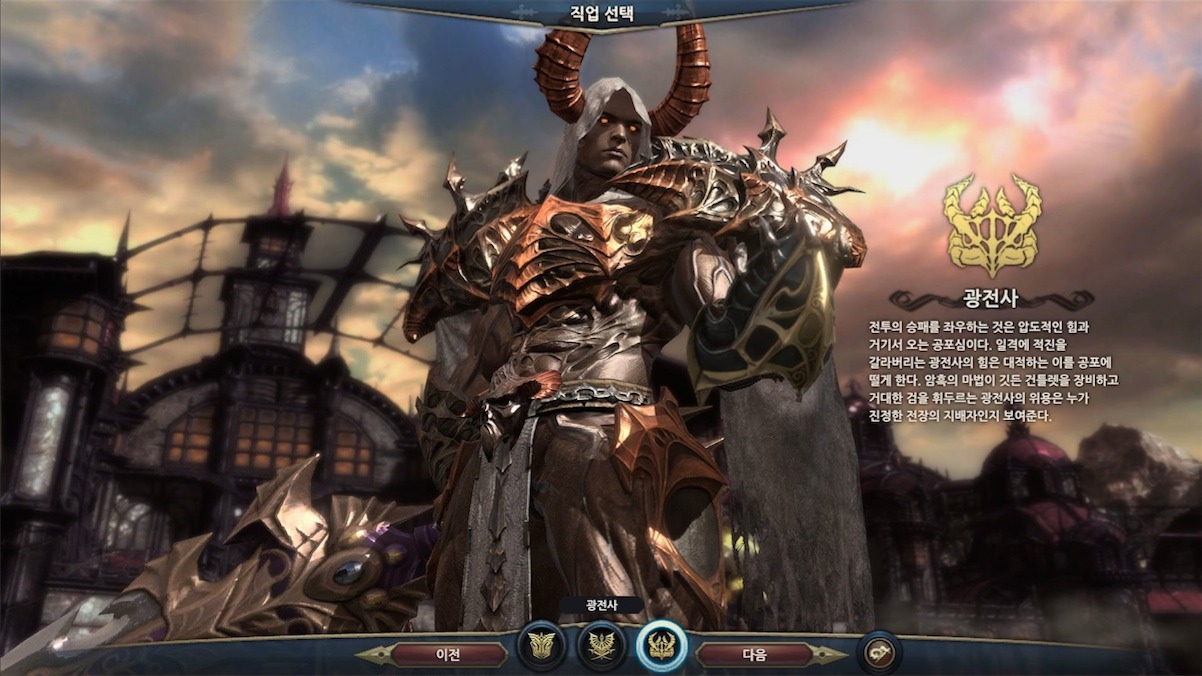Proceed with the 다음 button
This screenshot has width=1202, height=676.
[754, 655]
